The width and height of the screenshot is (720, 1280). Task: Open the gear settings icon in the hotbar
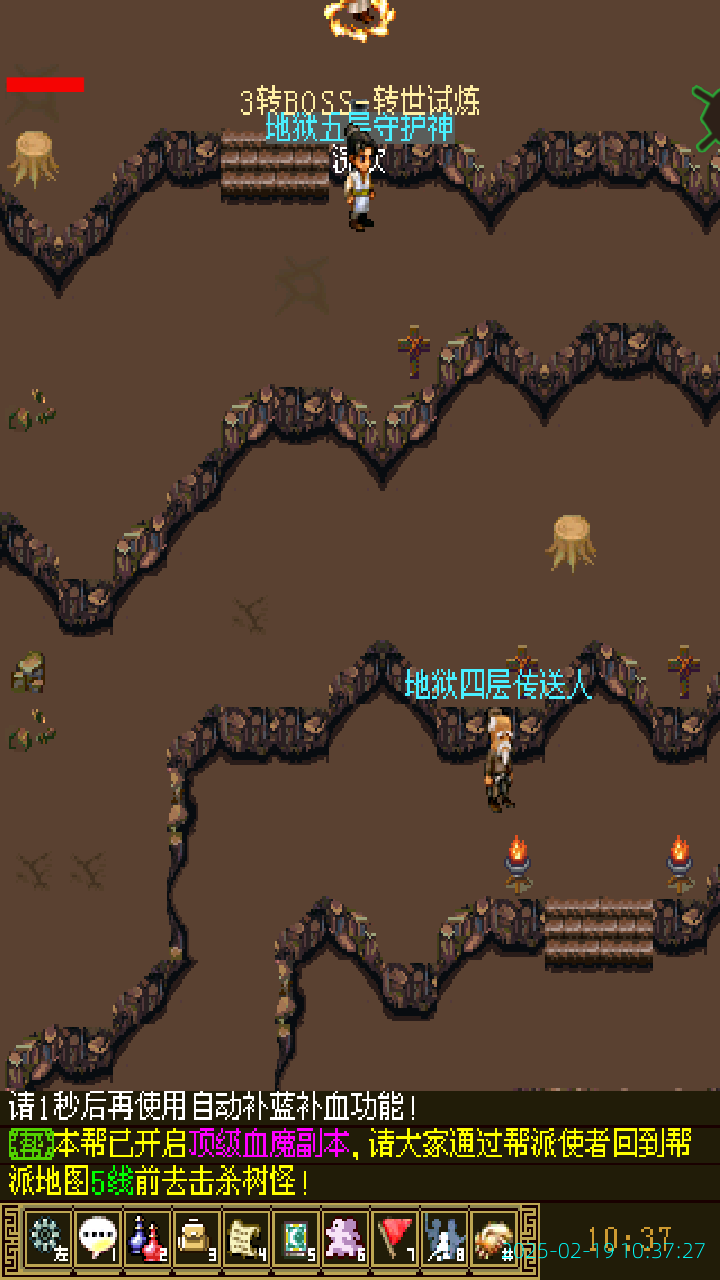point(47,1238)
